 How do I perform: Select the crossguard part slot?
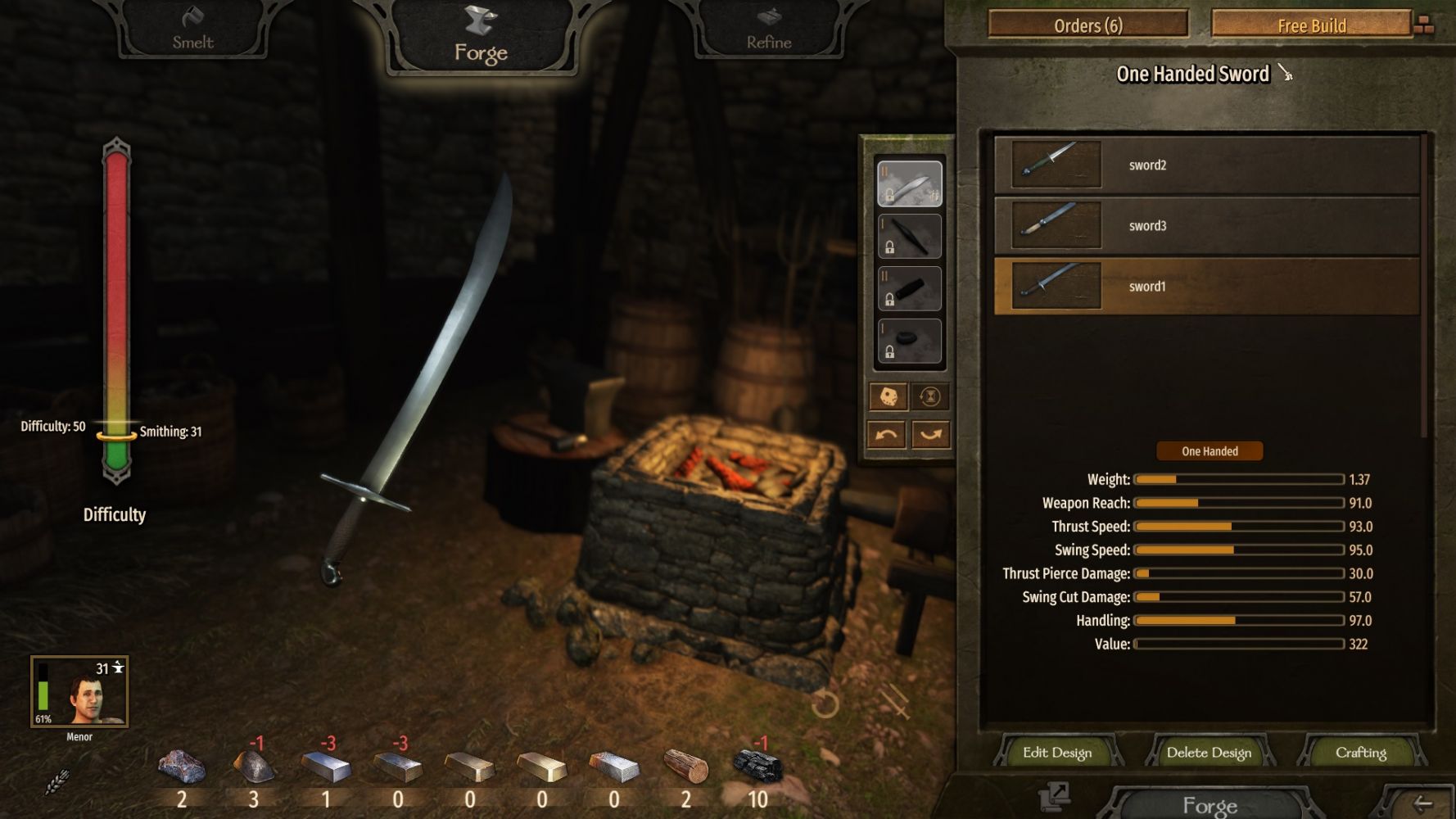910,236
